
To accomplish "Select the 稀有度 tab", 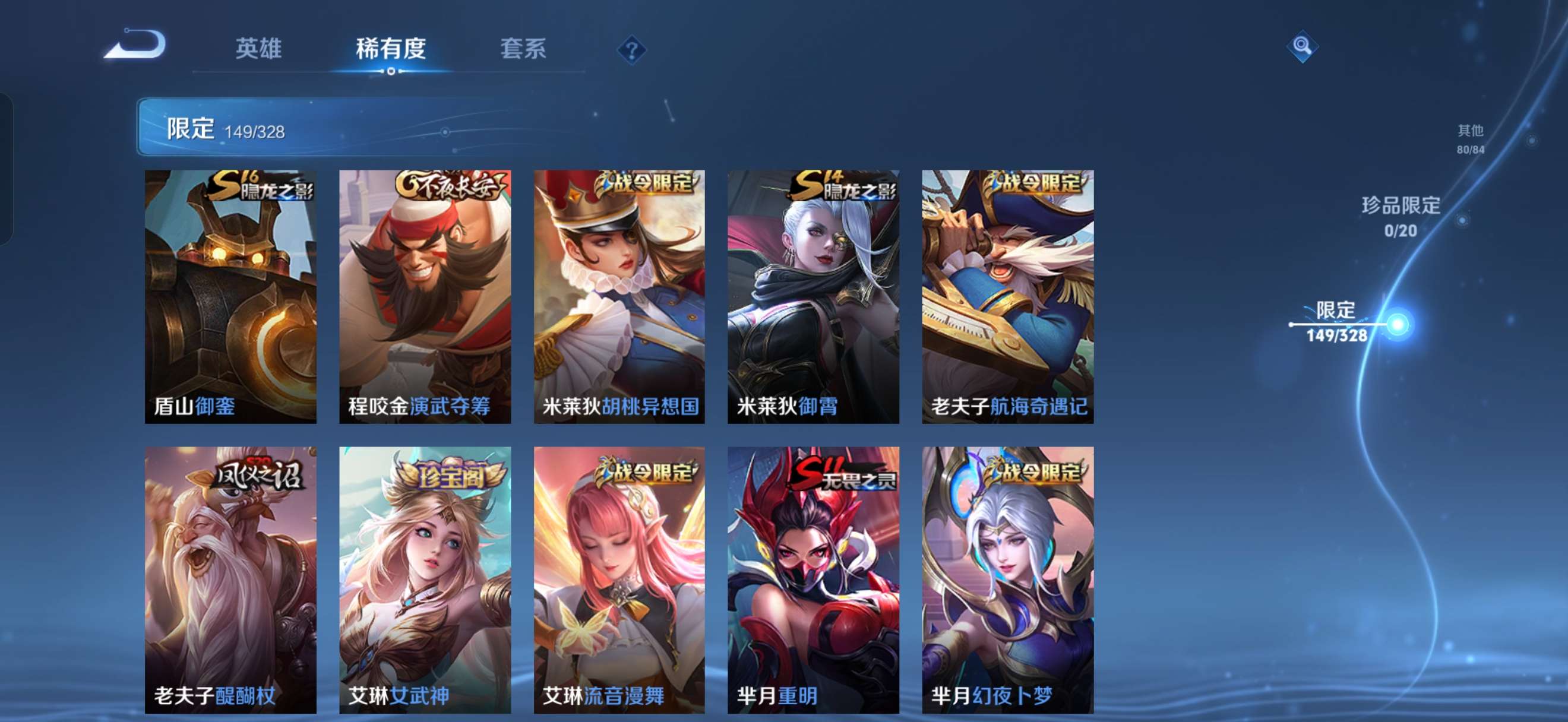I will click(x=390, y=48).
